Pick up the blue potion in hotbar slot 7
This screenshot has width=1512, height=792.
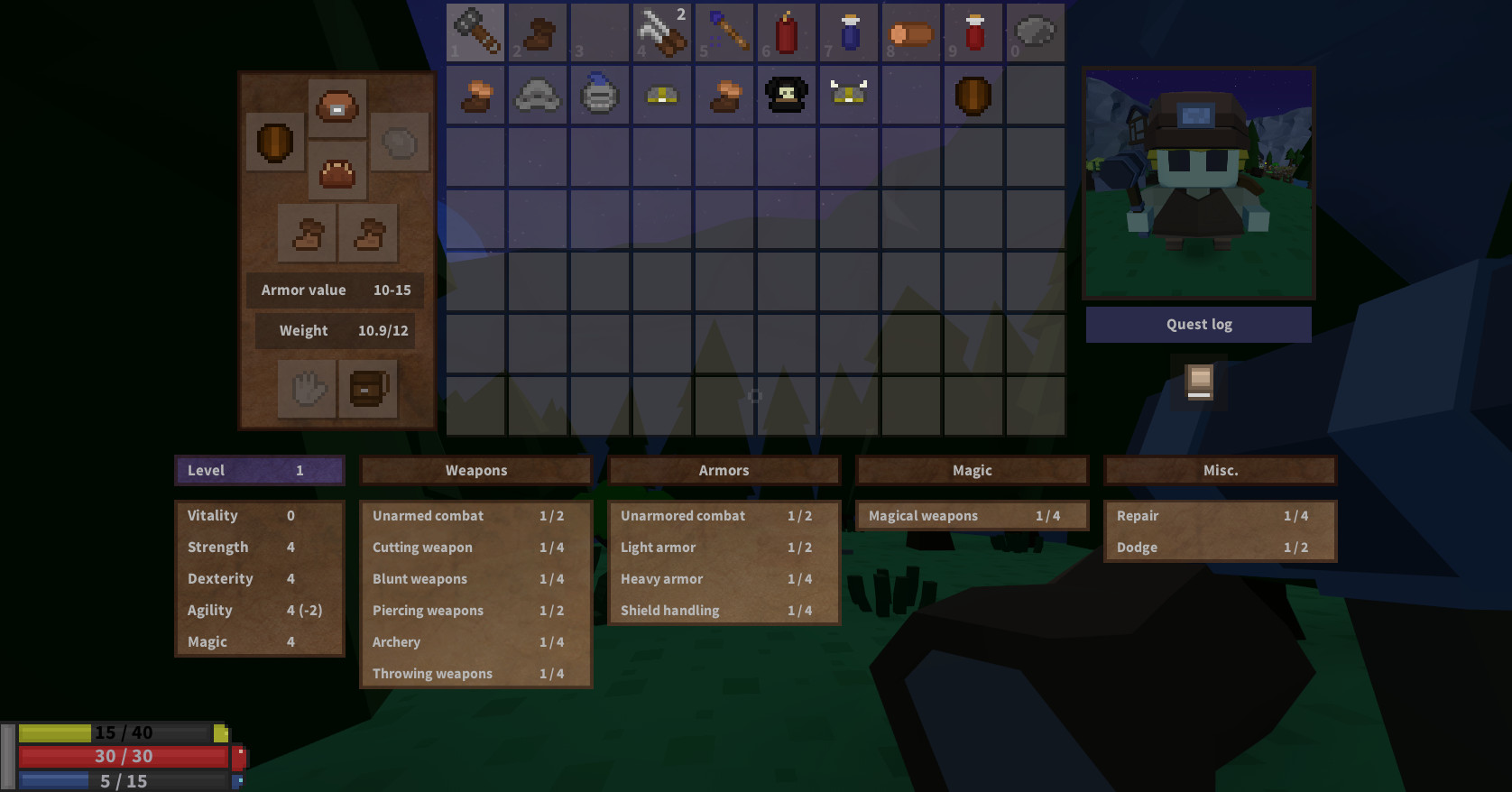[849, 32]
